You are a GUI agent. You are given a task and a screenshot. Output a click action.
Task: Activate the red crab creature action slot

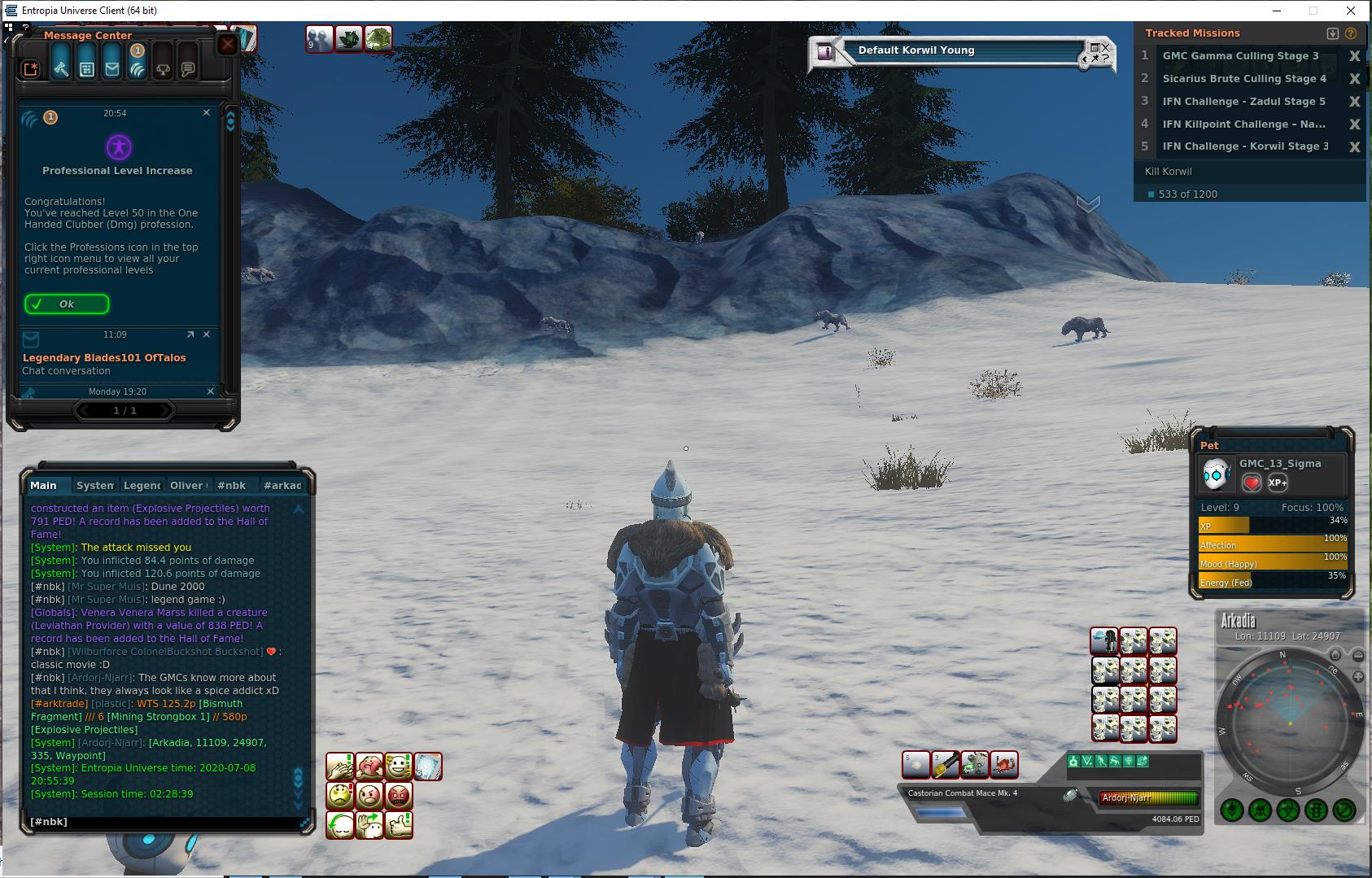coord(1004,765)
